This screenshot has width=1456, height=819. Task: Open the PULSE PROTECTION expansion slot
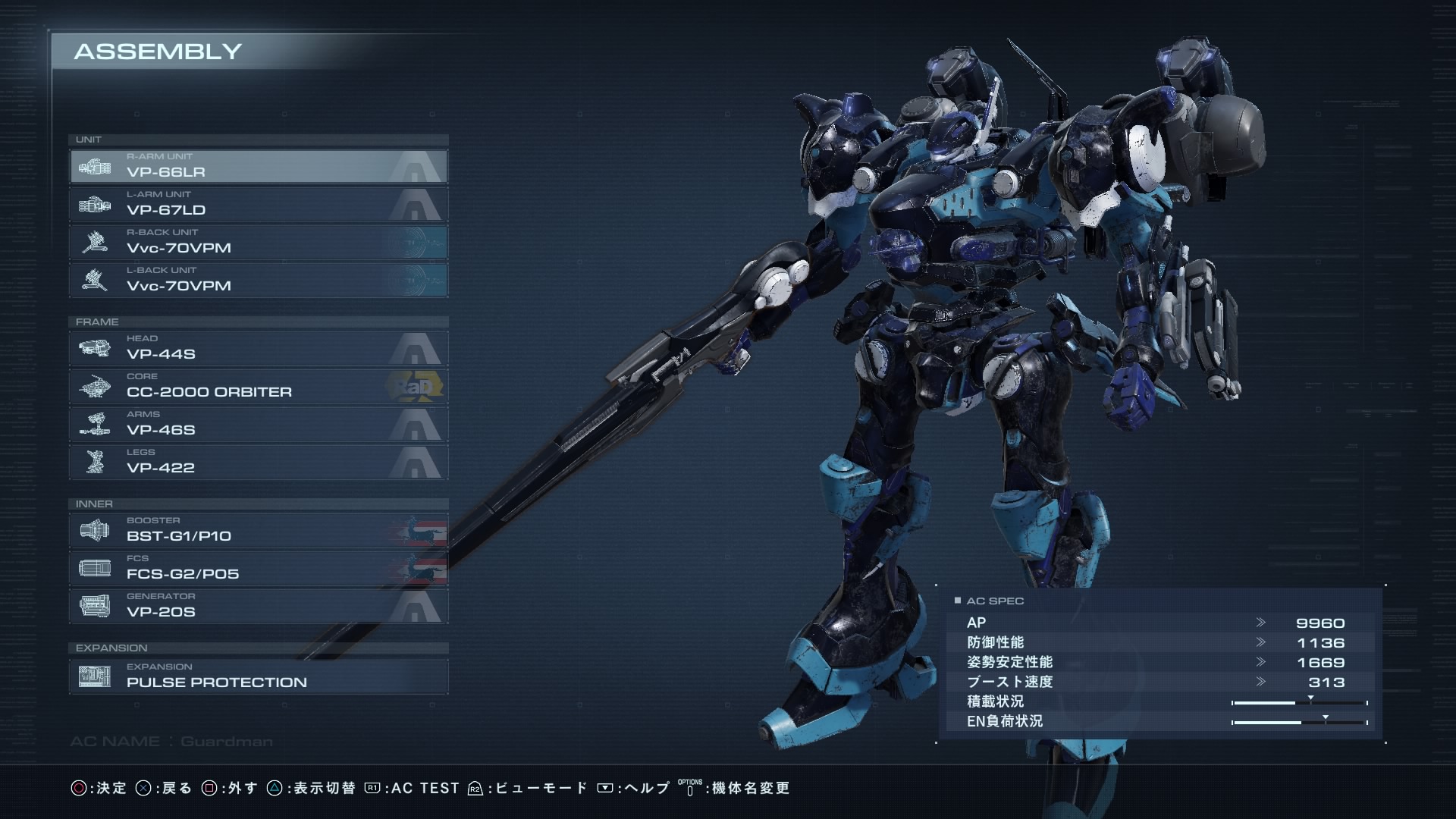(258, 676)
